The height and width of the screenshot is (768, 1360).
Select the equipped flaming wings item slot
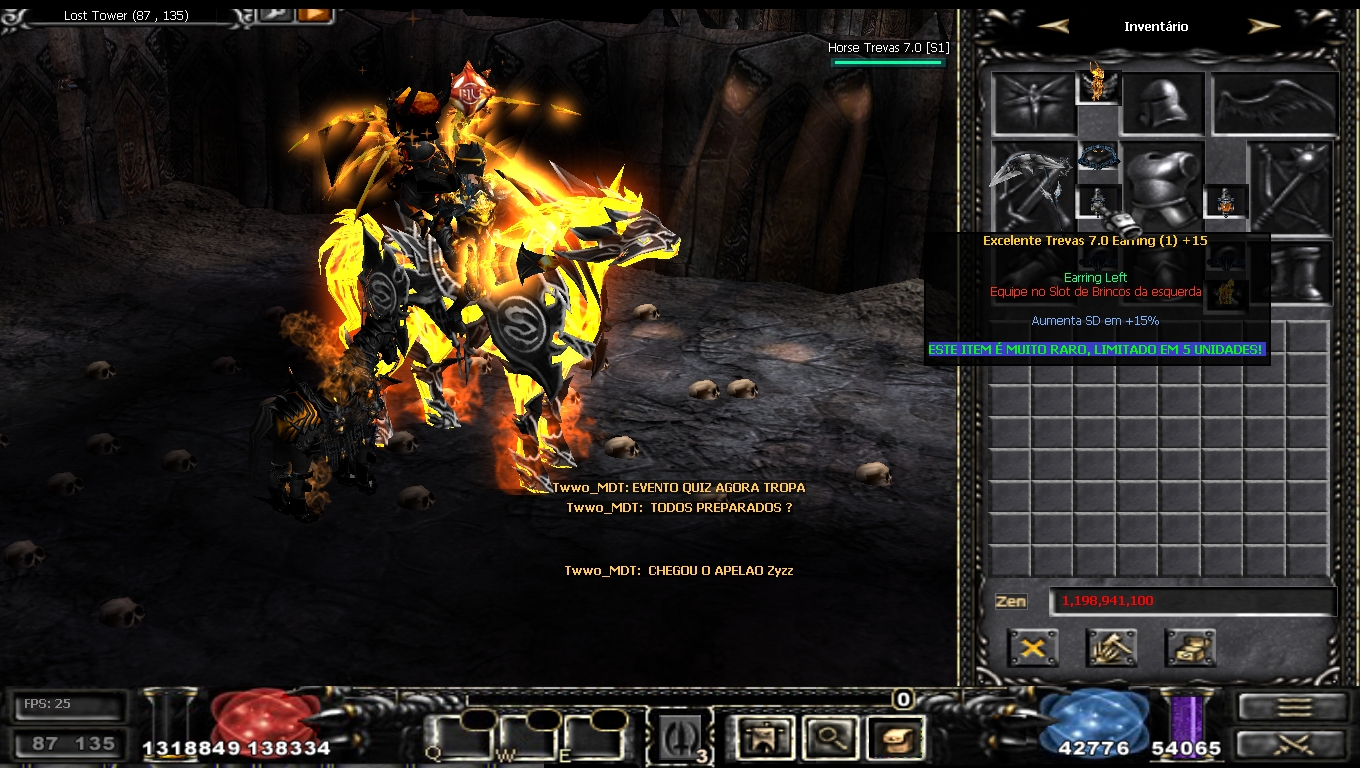[x=1098, y=87]
